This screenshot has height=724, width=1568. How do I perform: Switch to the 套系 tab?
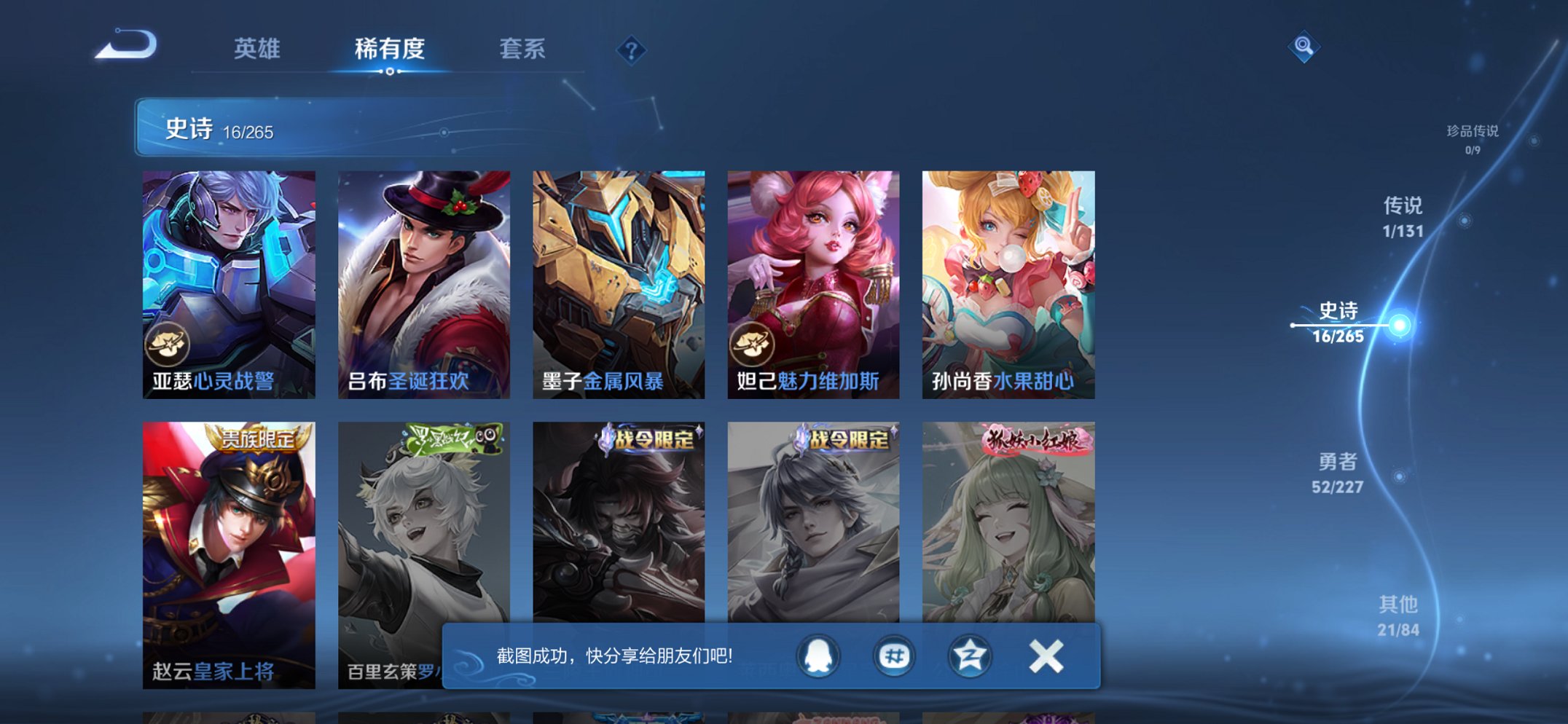click(x=522, y=50)
